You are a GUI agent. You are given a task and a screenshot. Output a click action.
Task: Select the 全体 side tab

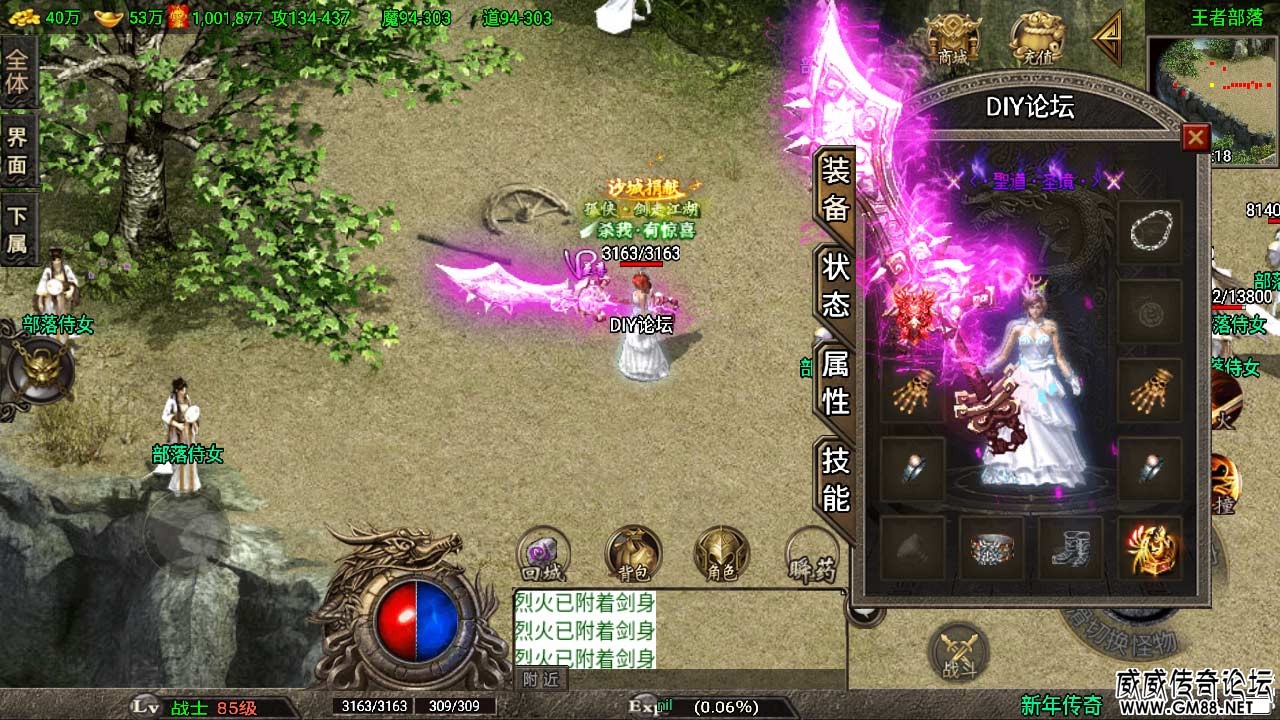pyautogui.click(x=18, y=71)
